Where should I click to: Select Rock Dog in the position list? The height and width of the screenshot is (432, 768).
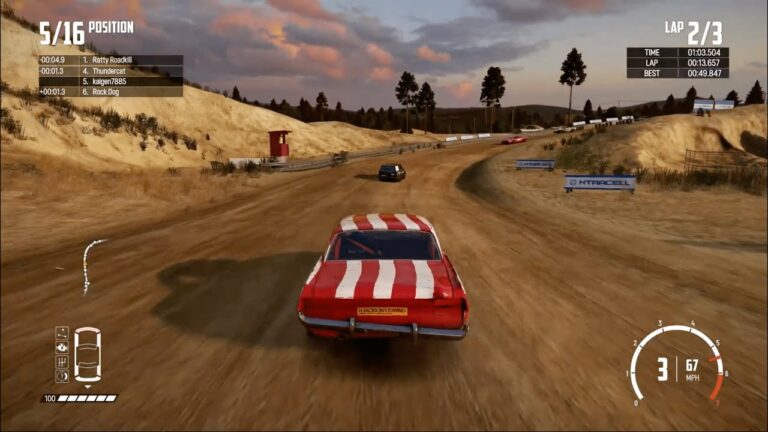click(x=110, y=92)
